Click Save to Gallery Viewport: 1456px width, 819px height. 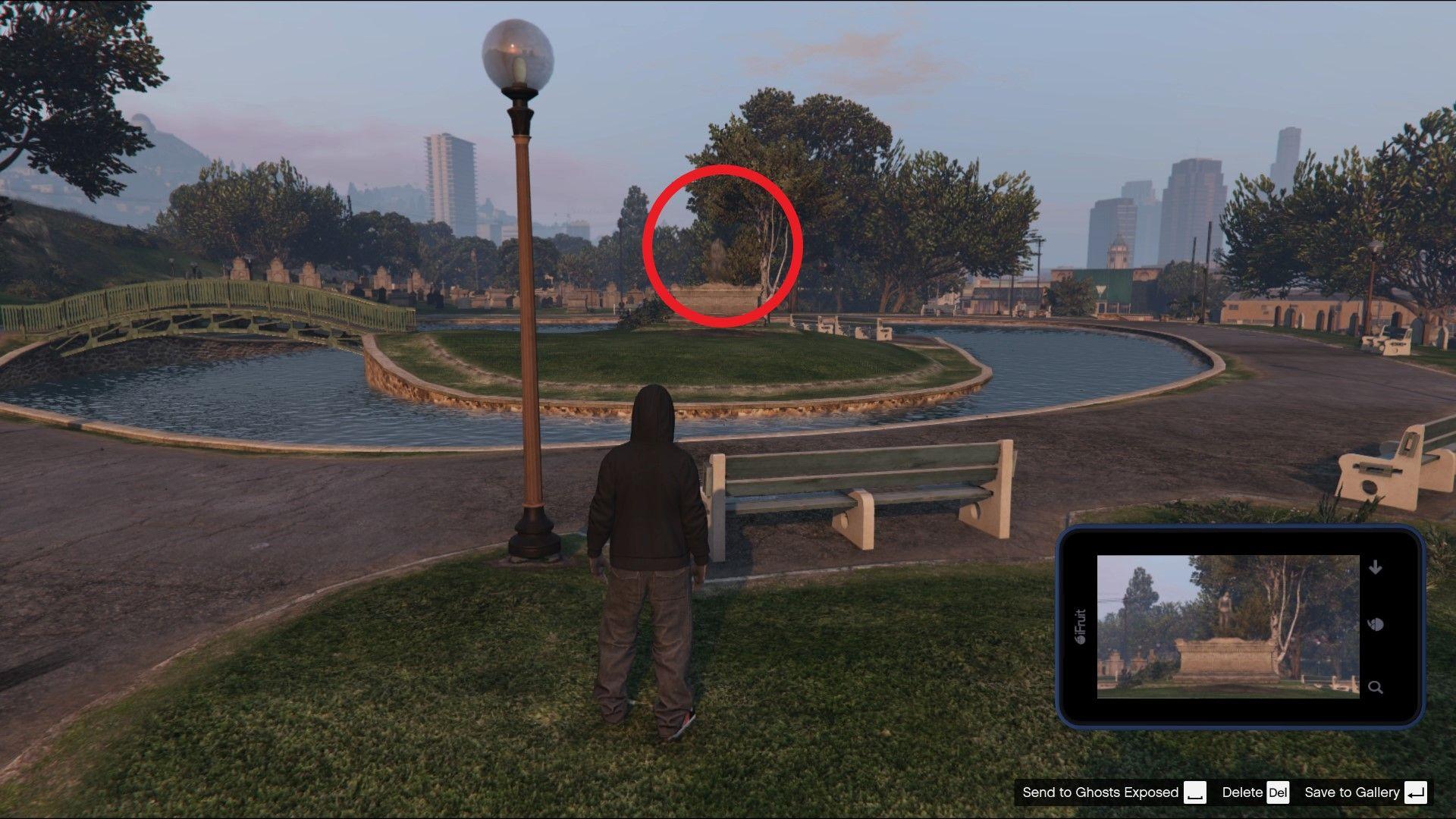[1351, 792]
